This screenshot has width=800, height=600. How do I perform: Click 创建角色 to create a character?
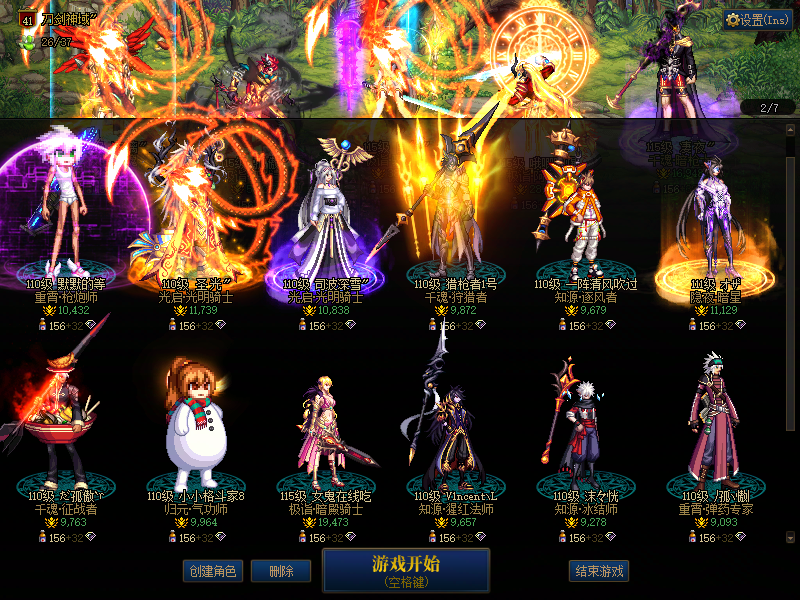[x=212, y=571]
